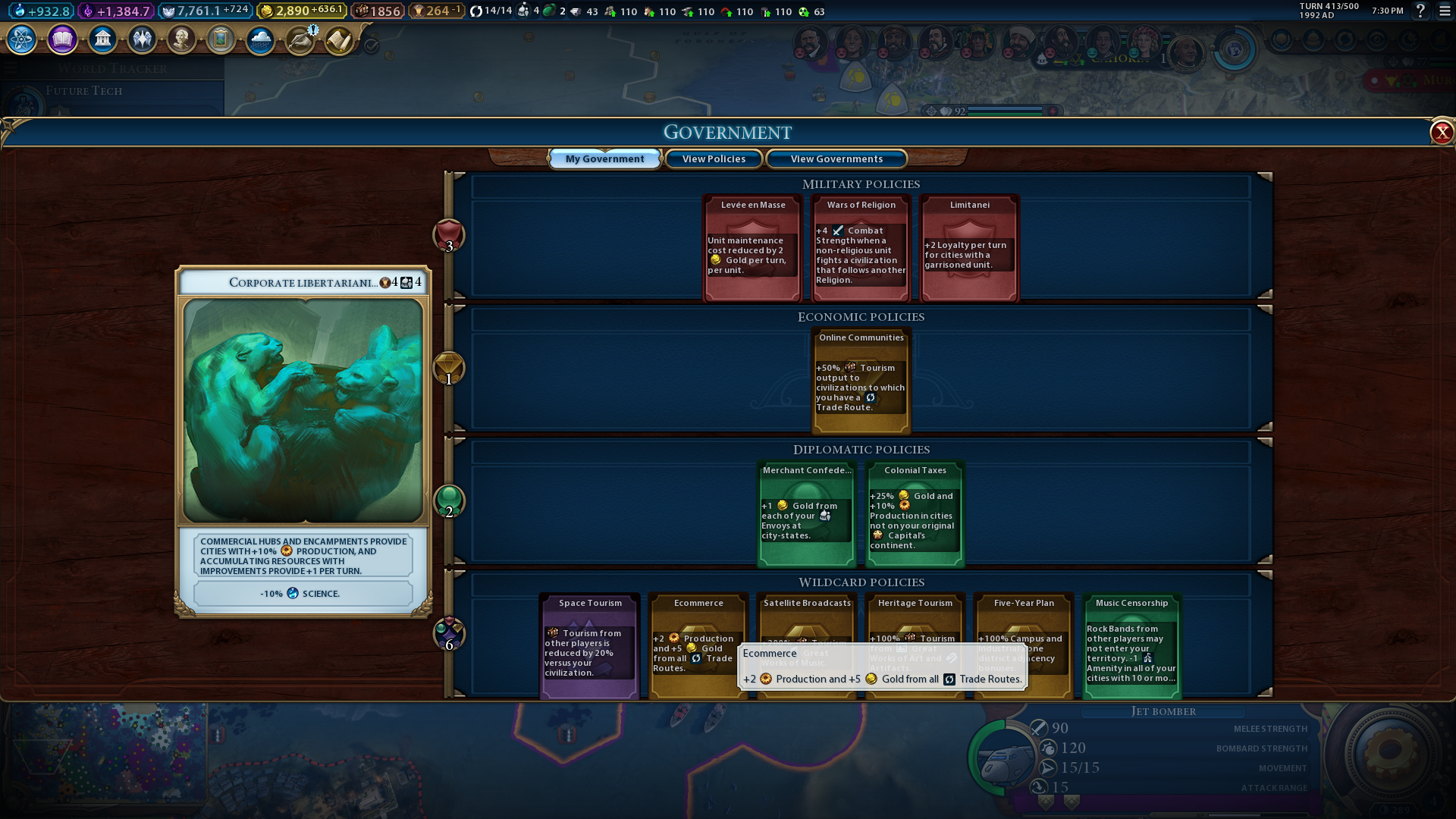Choose the Space Tourism wildcard card
This screenshot has width=1456, height=819.
(x=589, y=646)
